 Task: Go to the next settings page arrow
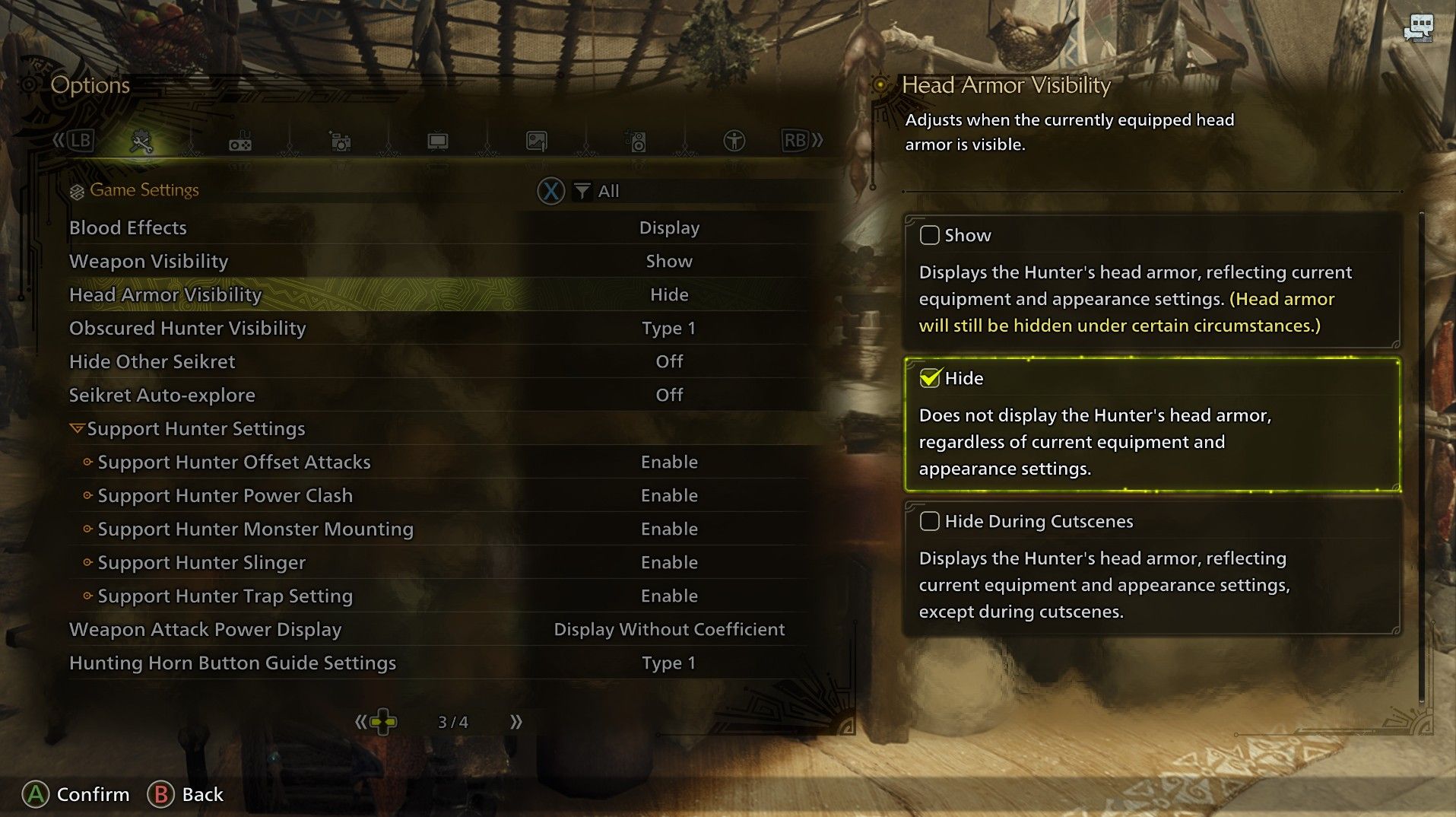[x=516, y=722]
